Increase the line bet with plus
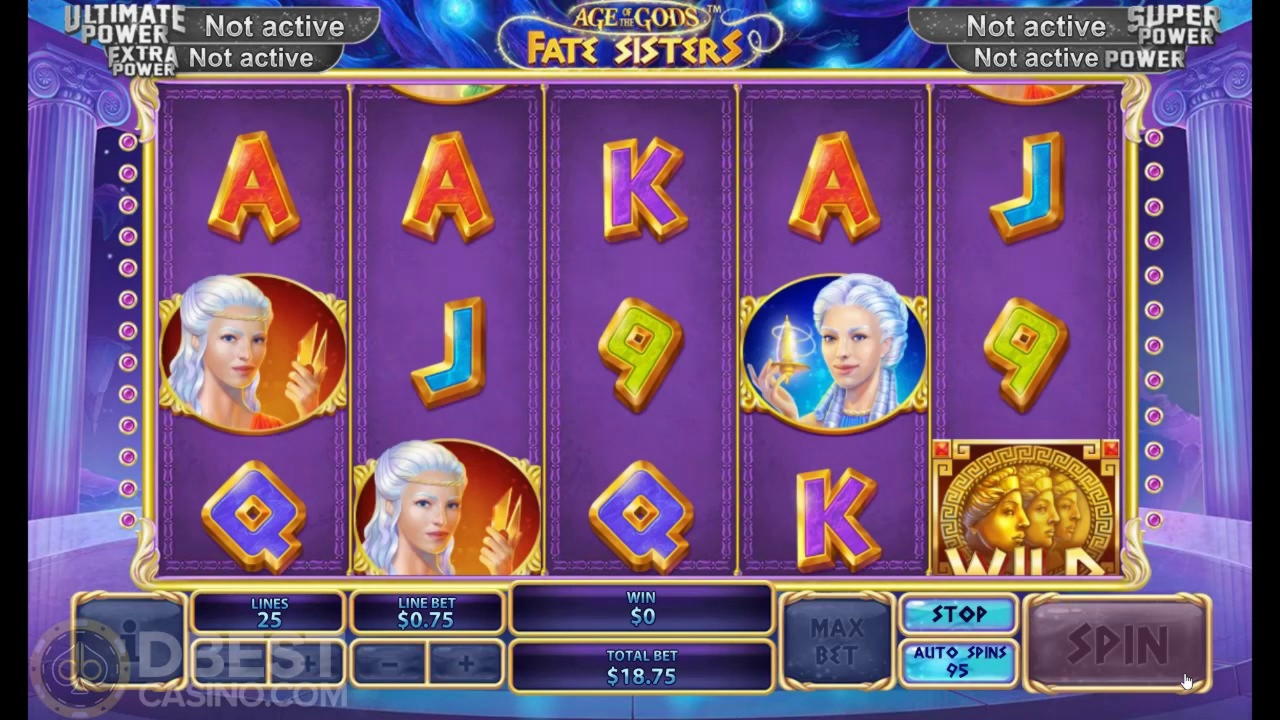The width and height of the screenshot is (1280, 720). pos(465,662)
